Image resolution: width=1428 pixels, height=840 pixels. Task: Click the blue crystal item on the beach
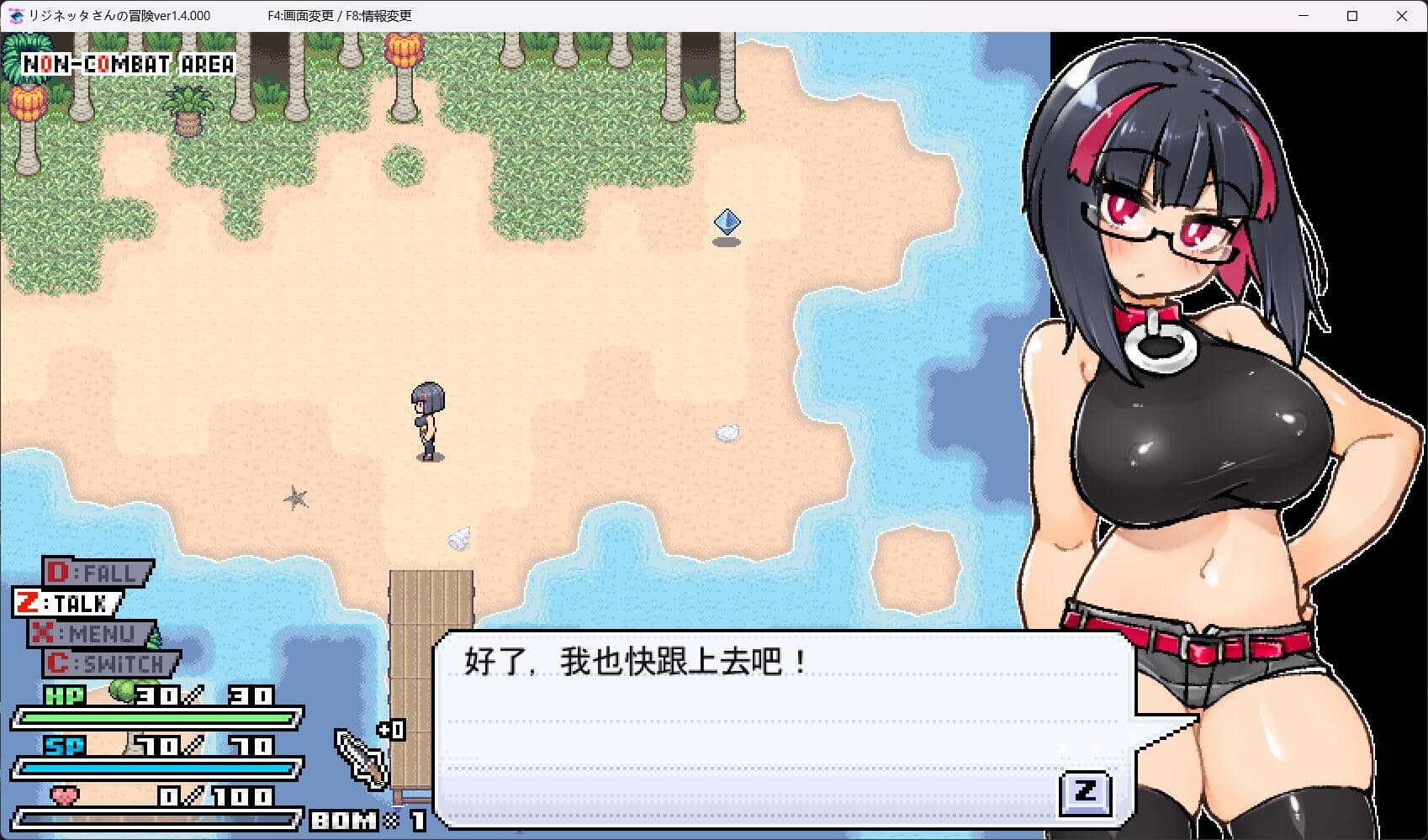pos(728,221)
